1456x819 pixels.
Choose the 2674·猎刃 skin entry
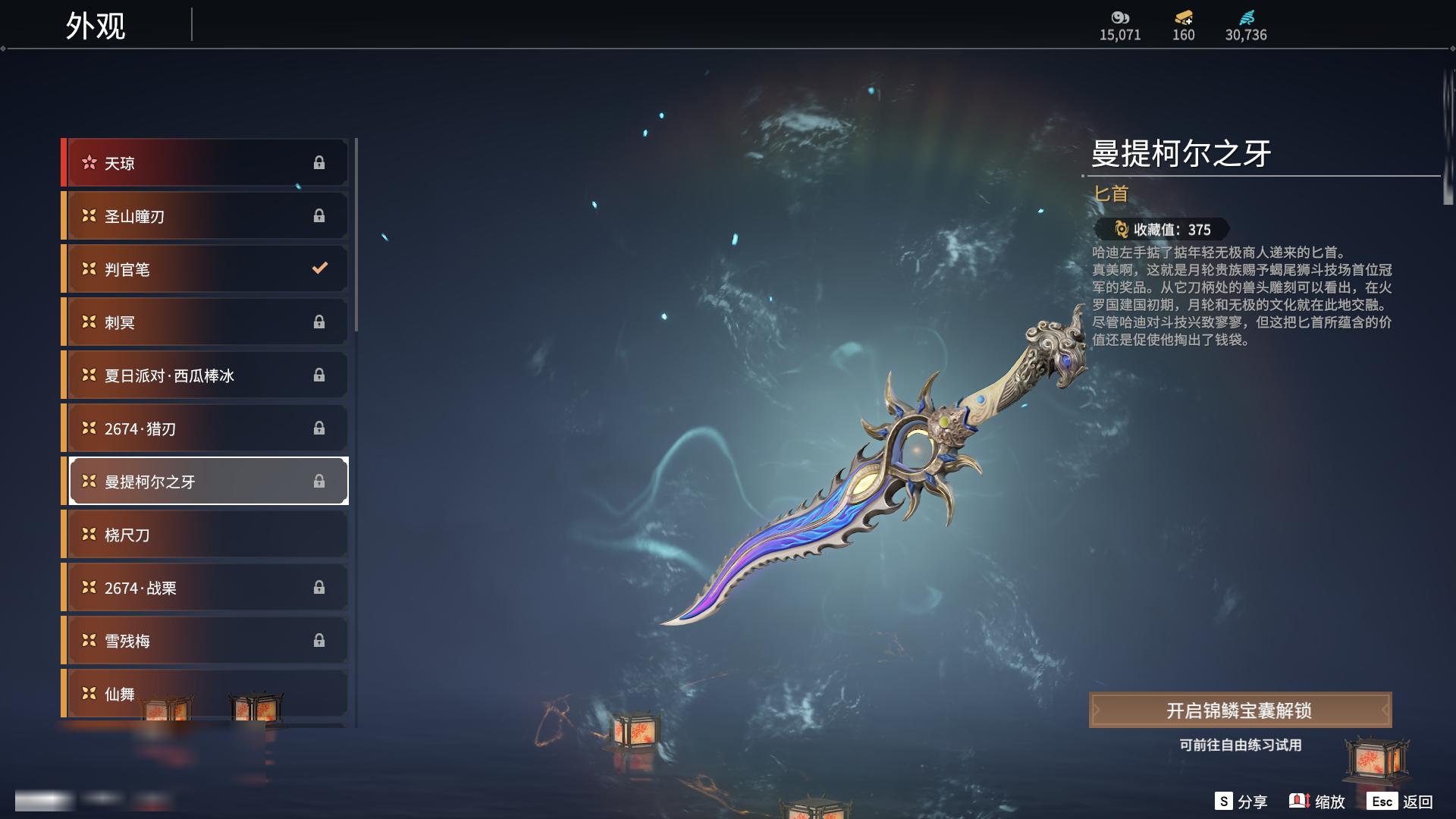point(206,428)
